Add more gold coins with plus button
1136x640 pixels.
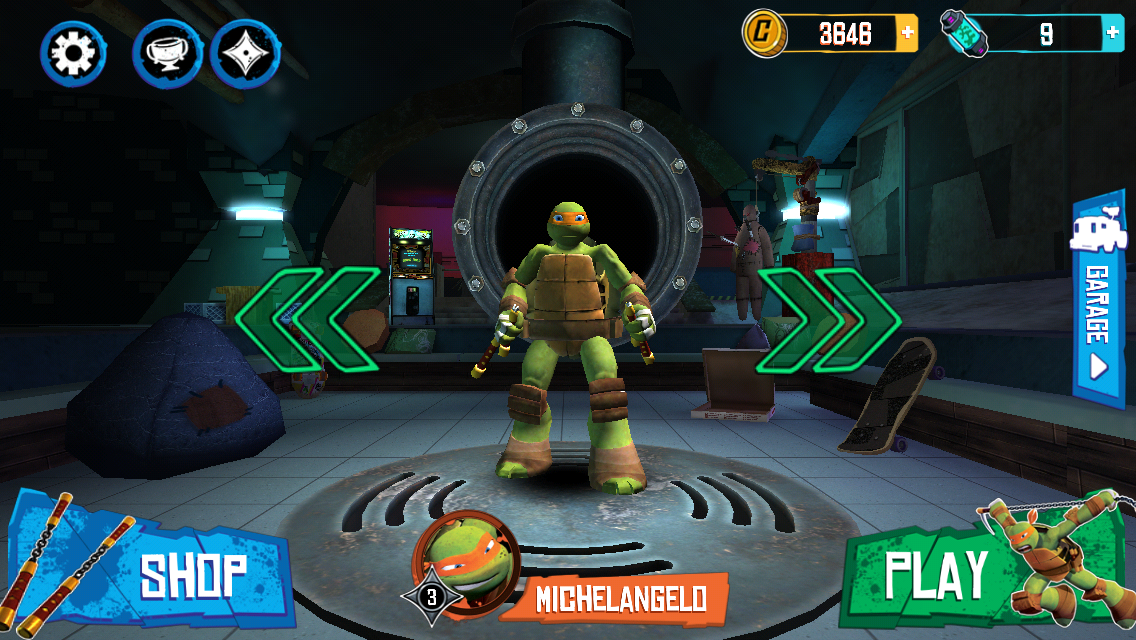tap(907, 33)
